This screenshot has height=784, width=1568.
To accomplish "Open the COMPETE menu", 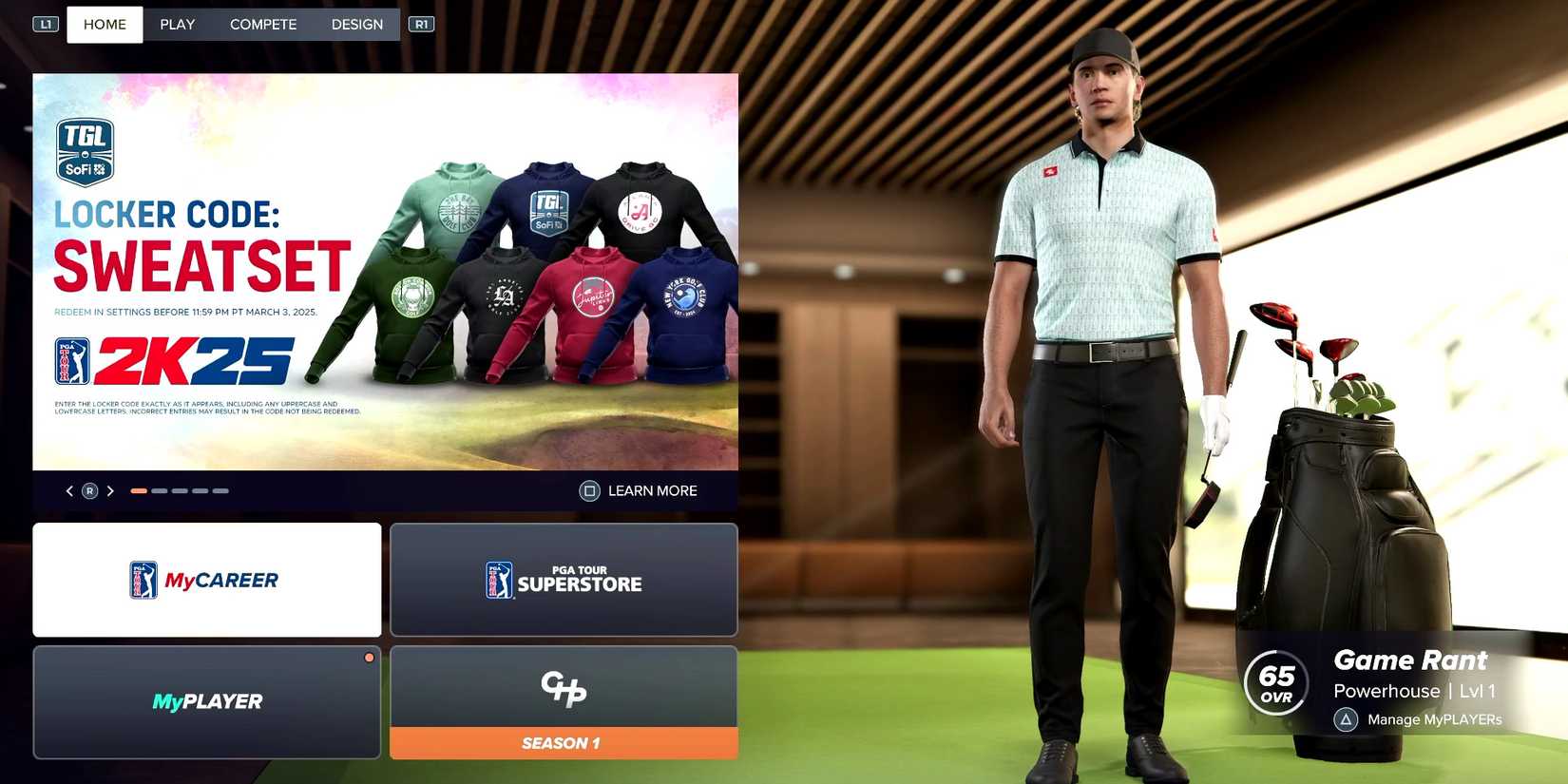I will tap(262, 24).
